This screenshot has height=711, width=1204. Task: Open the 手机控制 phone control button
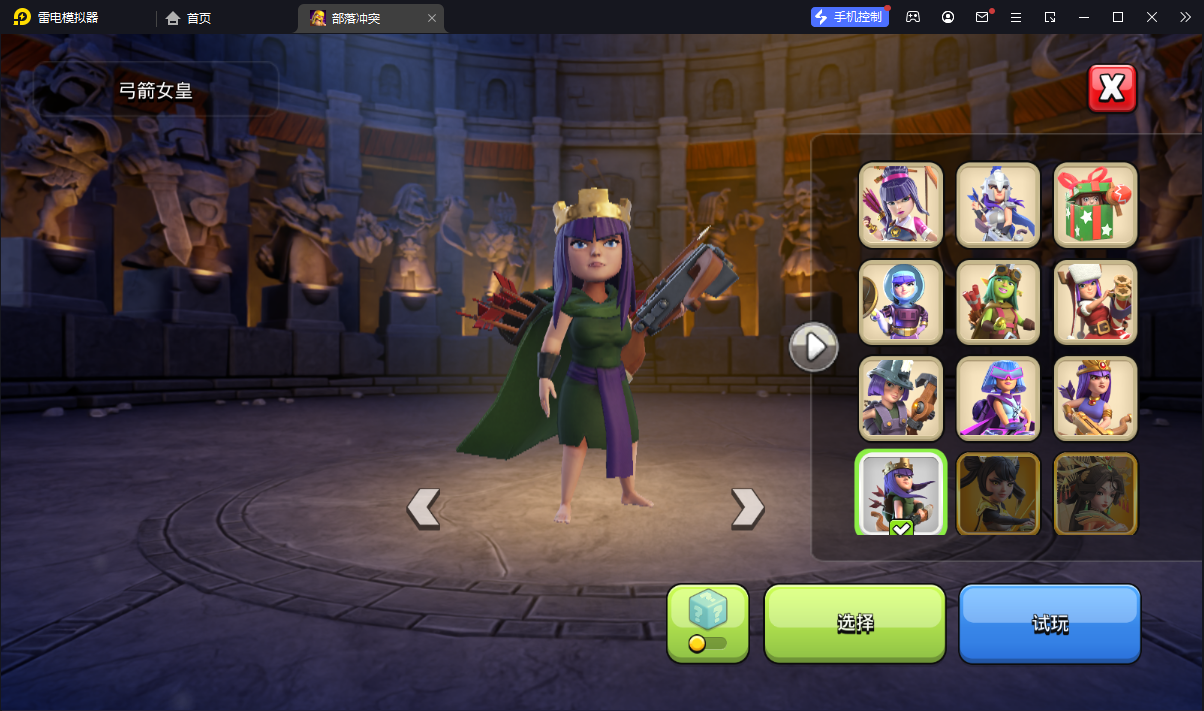click(850, 17)
